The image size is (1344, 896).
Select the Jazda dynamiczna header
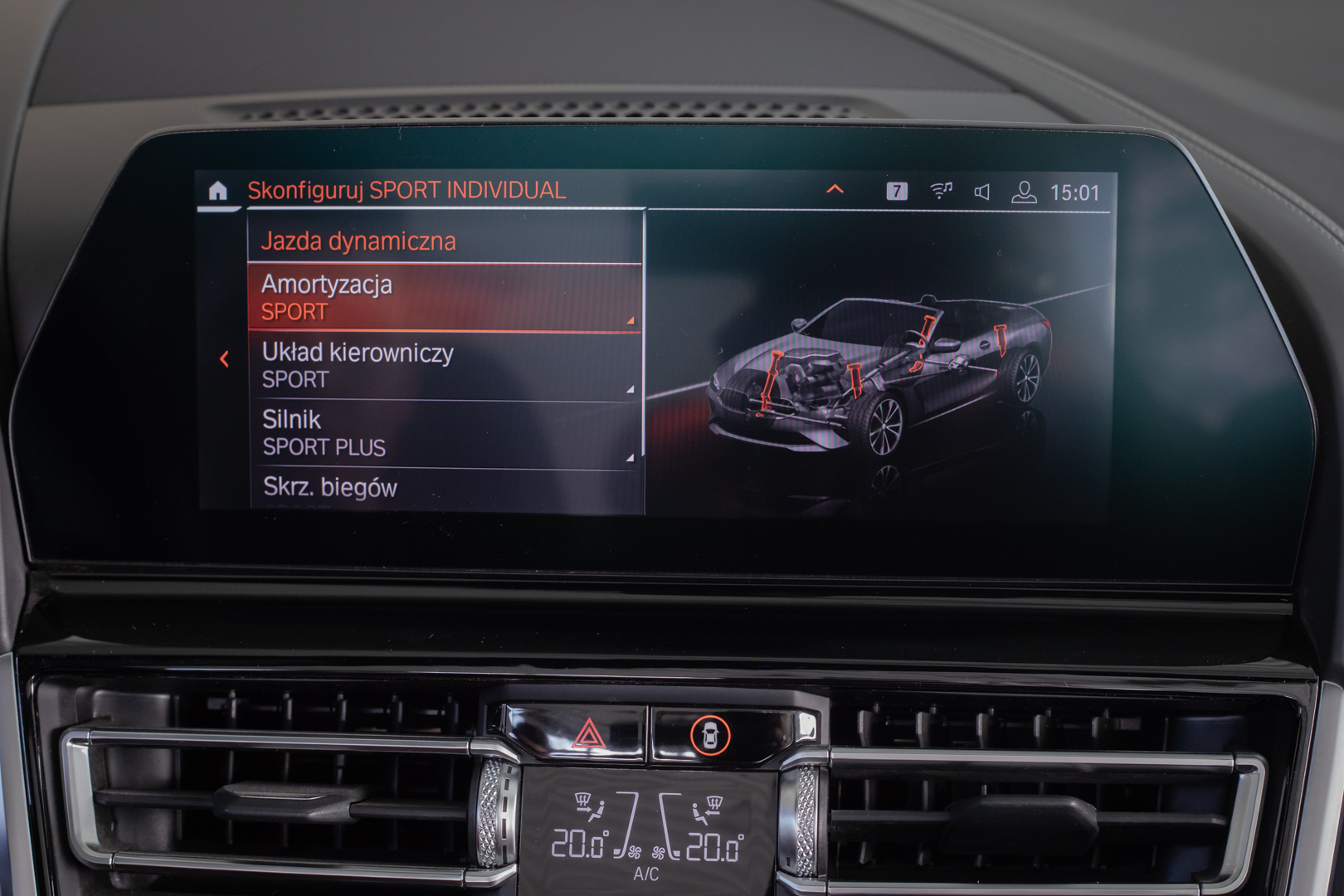pos(445,241)
